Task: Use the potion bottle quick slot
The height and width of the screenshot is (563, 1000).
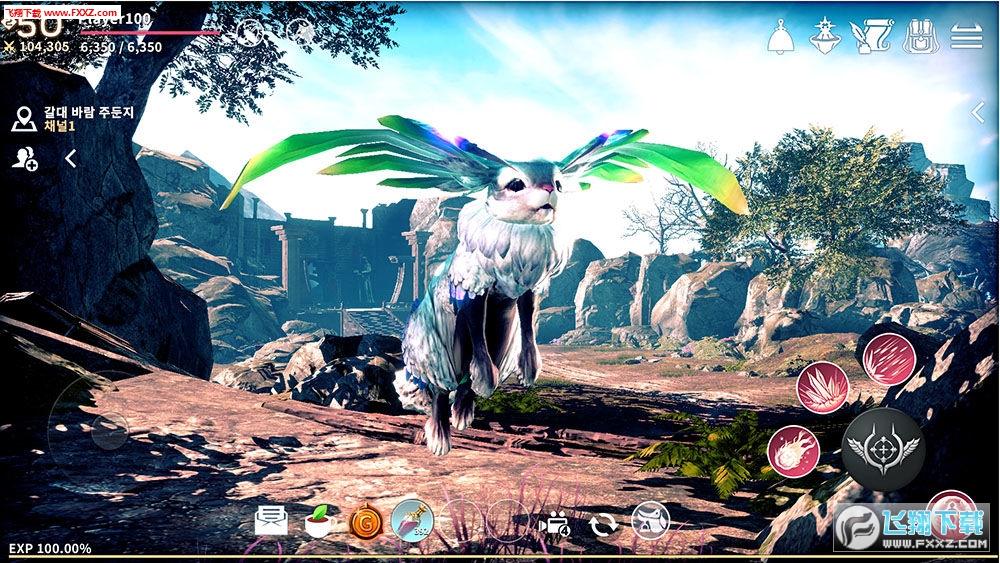Action: (412, 520)
